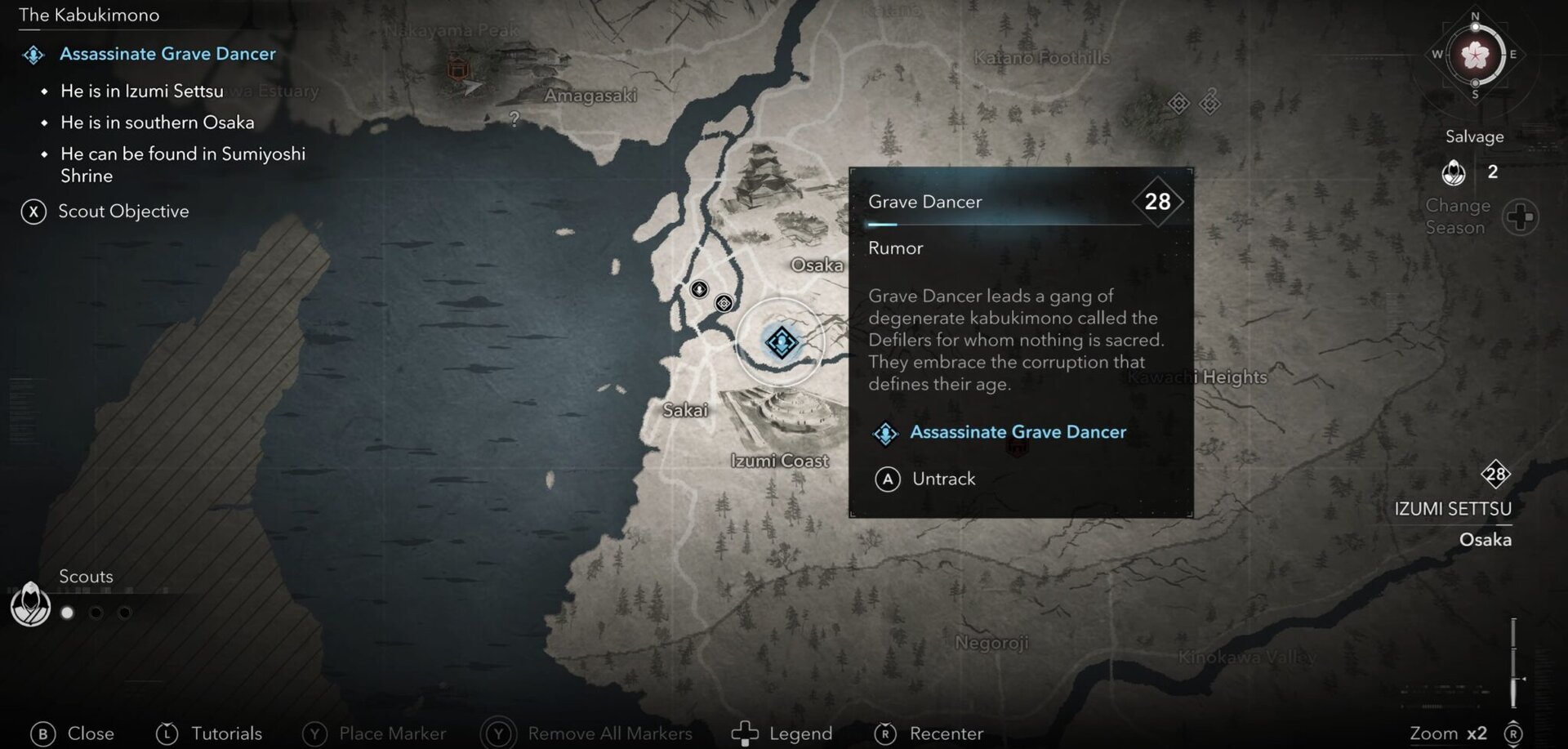Click the question mark mystery marker near Amagasaki
The image size is (1568, 749).
513,118
